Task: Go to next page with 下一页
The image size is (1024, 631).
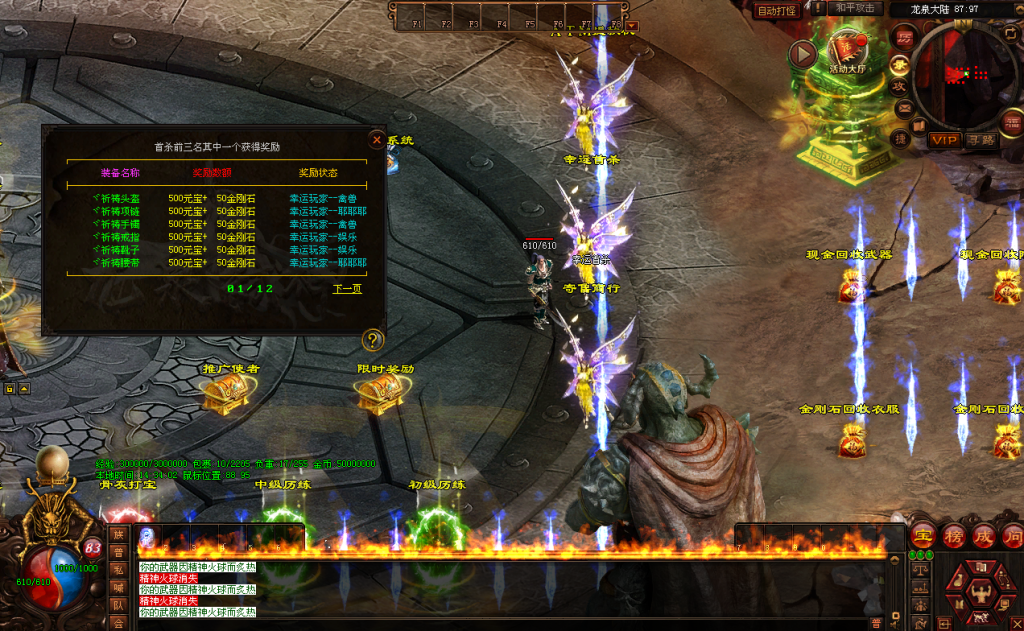Action: 347,289
